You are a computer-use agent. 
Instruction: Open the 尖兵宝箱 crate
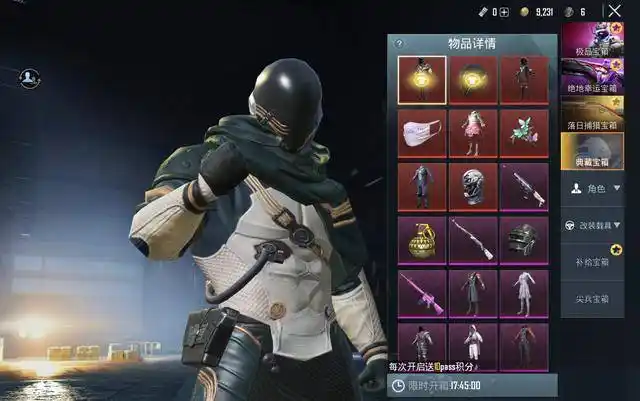(599, 298)
